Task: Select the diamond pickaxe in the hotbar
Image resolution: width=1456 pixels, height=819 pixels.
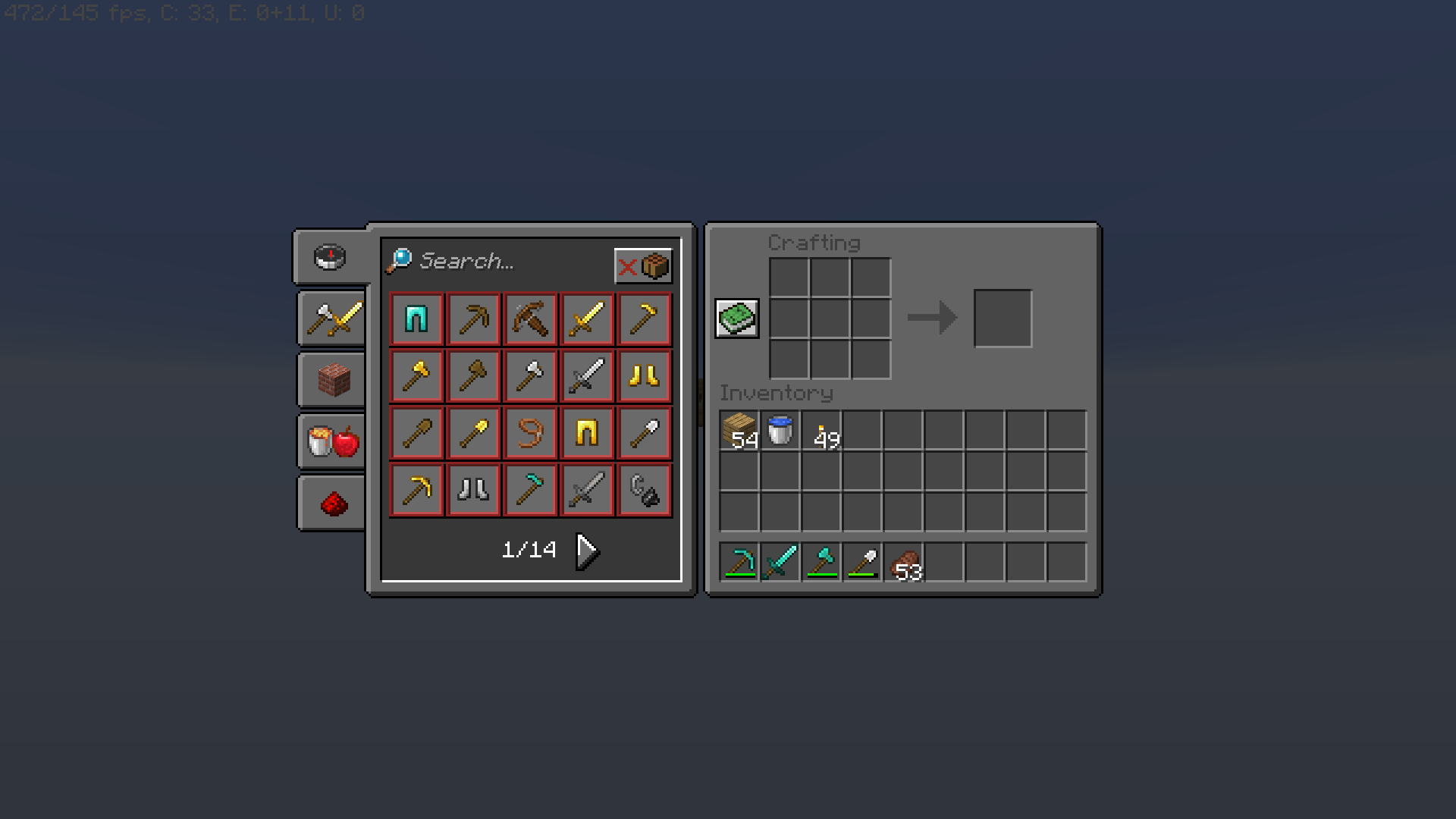Action: tap(739, 561)
